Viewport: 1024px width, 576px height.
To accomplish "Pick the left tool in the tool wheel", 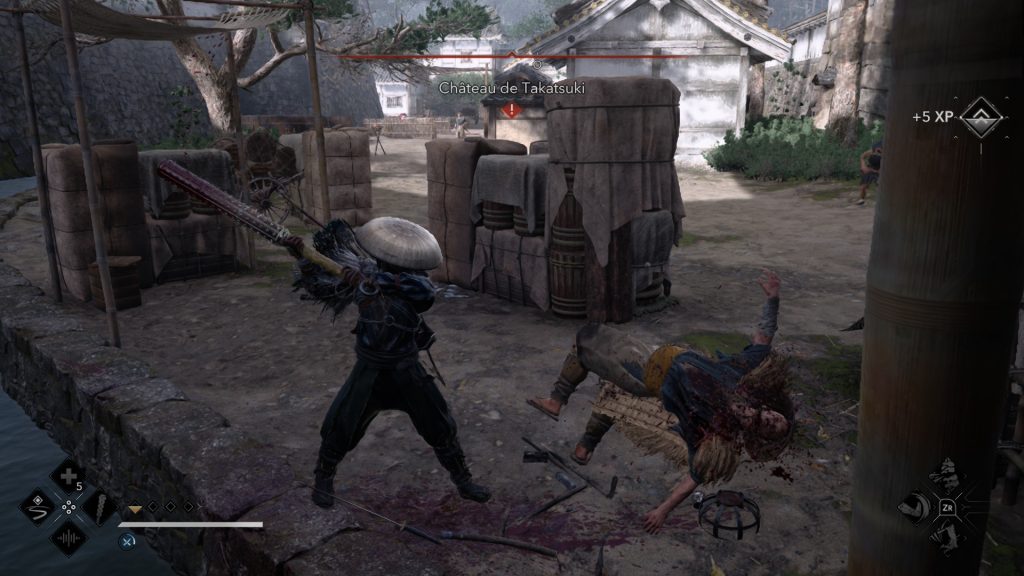I will pos(912,508).
